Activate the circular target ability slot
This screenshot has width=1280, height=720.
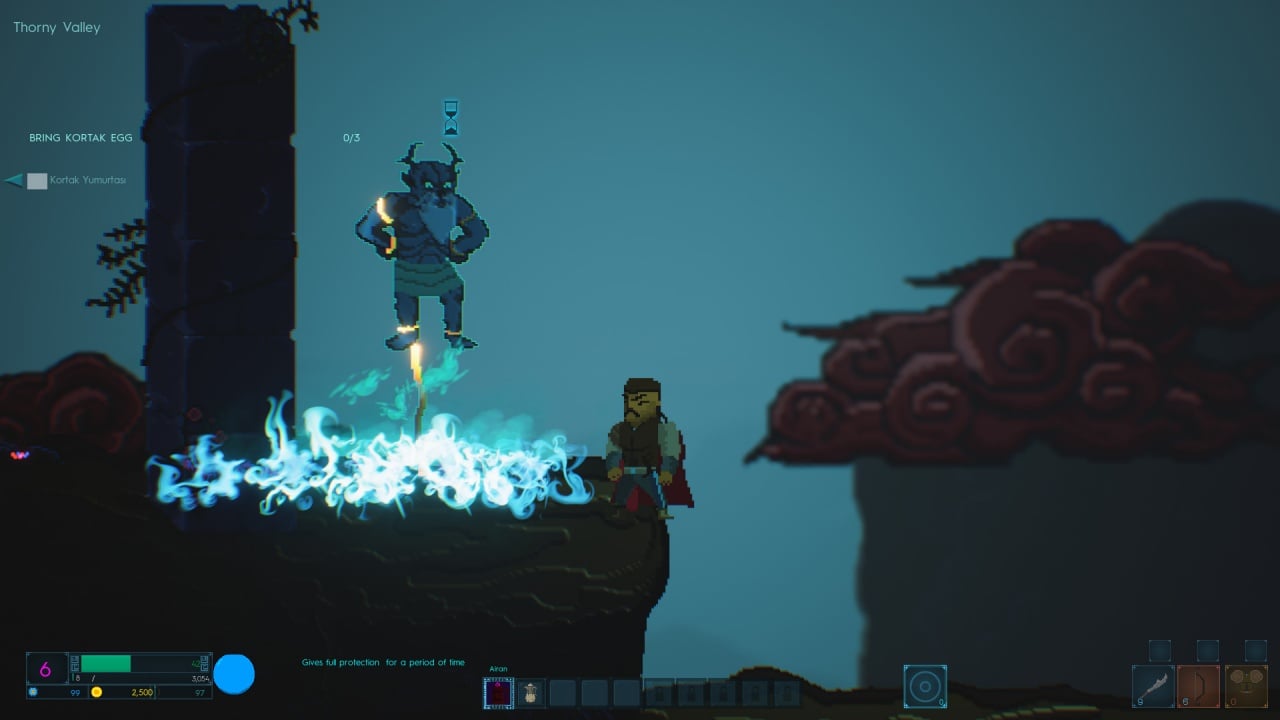925,686
